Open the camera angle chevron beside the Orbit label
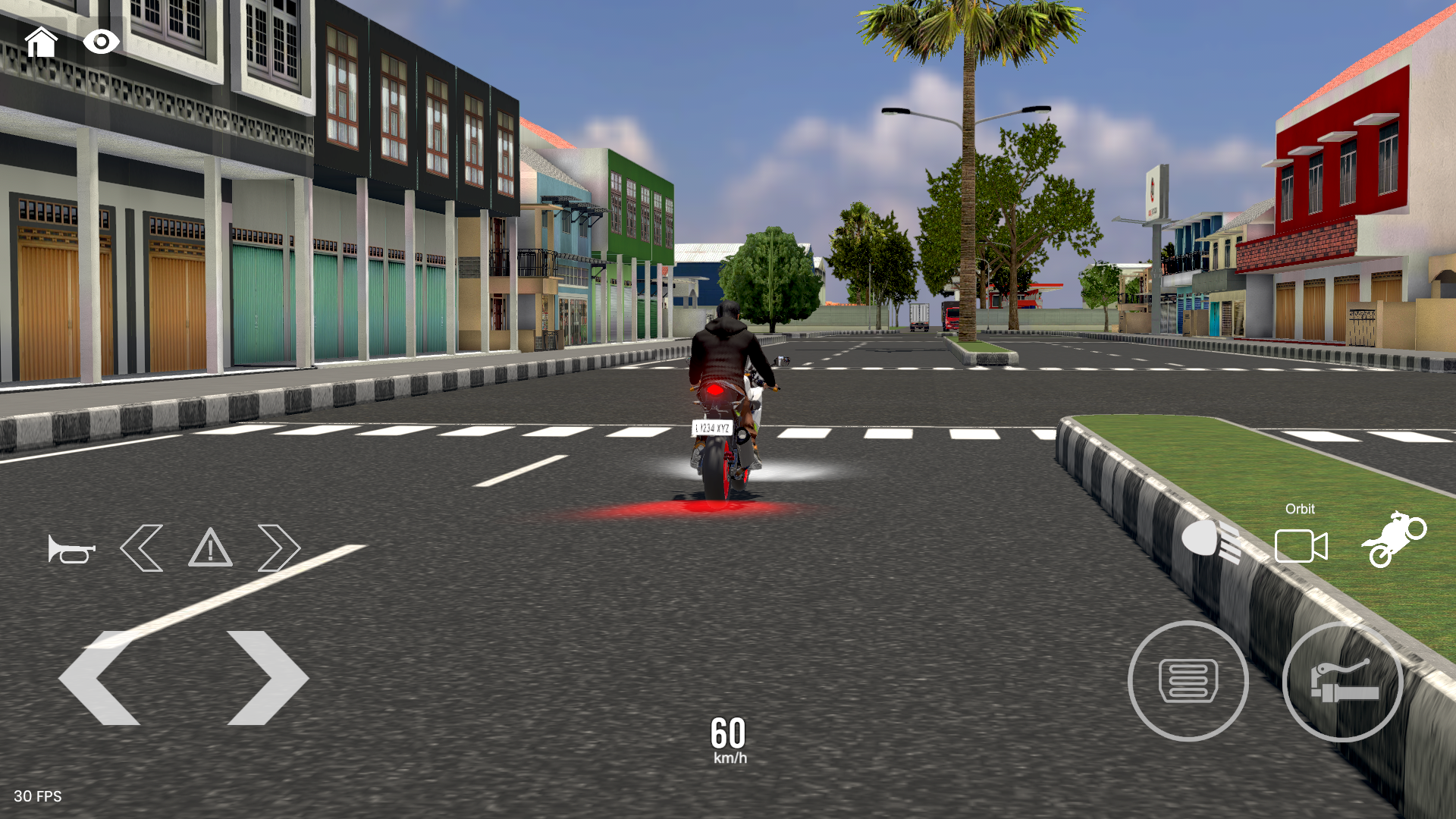The image size is (1456, 819). coord(1303,544)
